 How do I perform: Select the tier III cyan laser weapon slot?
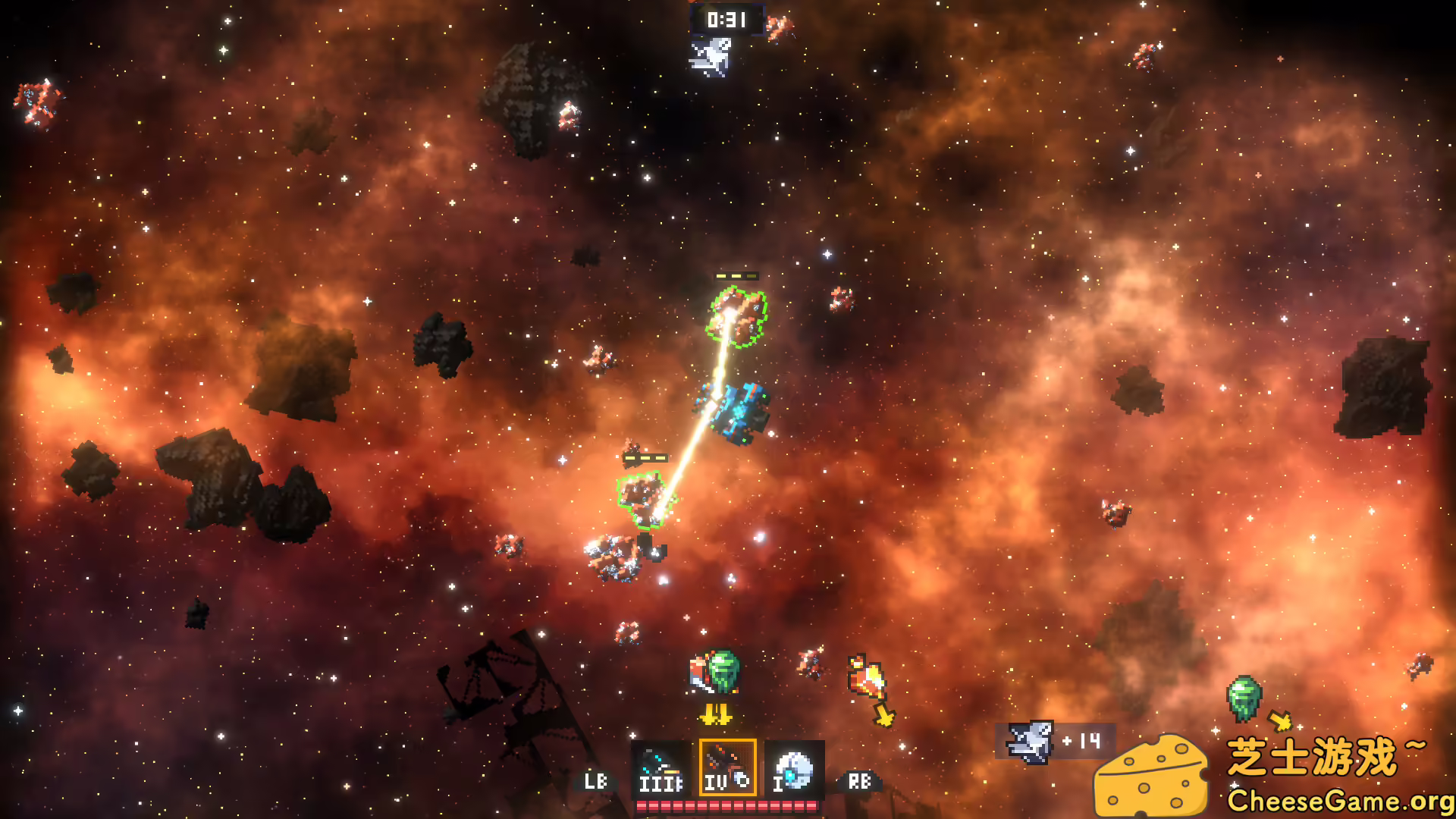coord(661,768)
